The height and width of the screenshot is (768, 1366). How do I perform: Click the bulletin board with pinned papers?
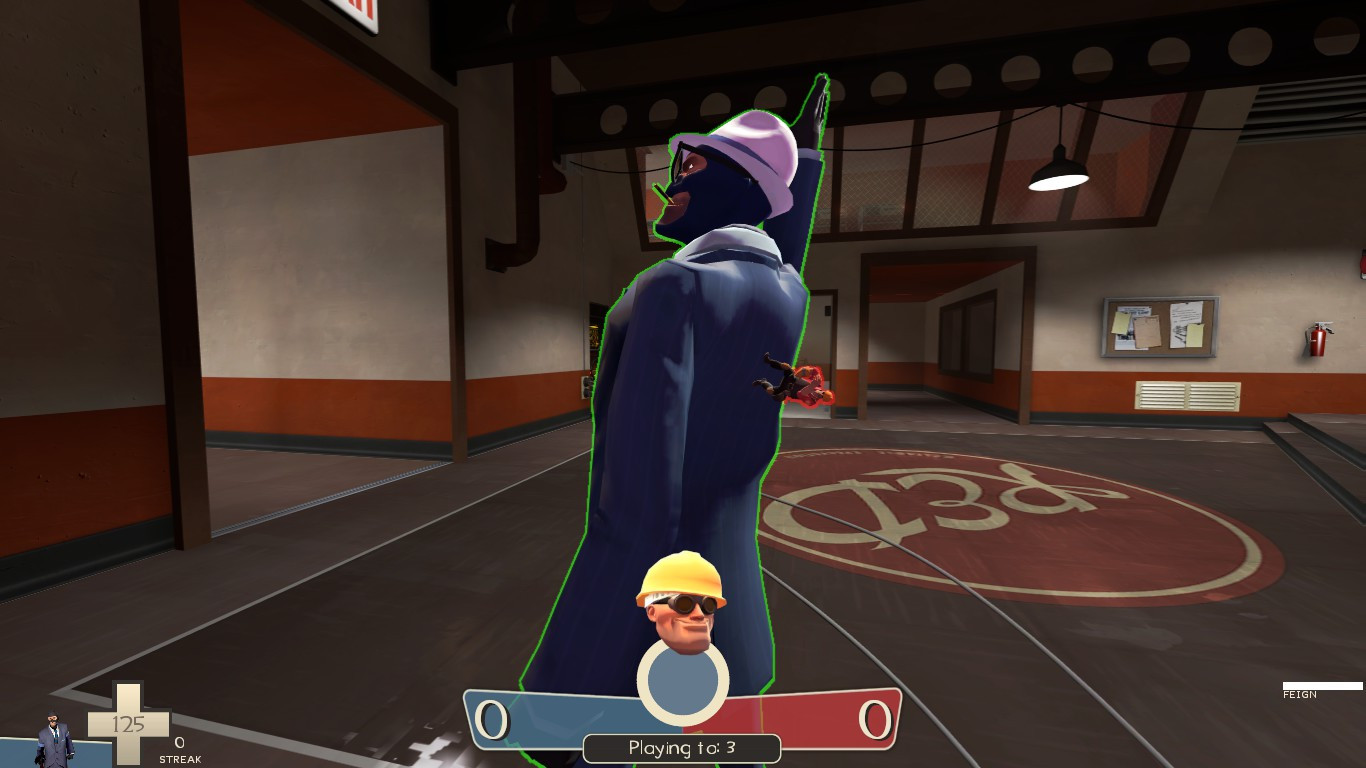[x=1163, y=325]
